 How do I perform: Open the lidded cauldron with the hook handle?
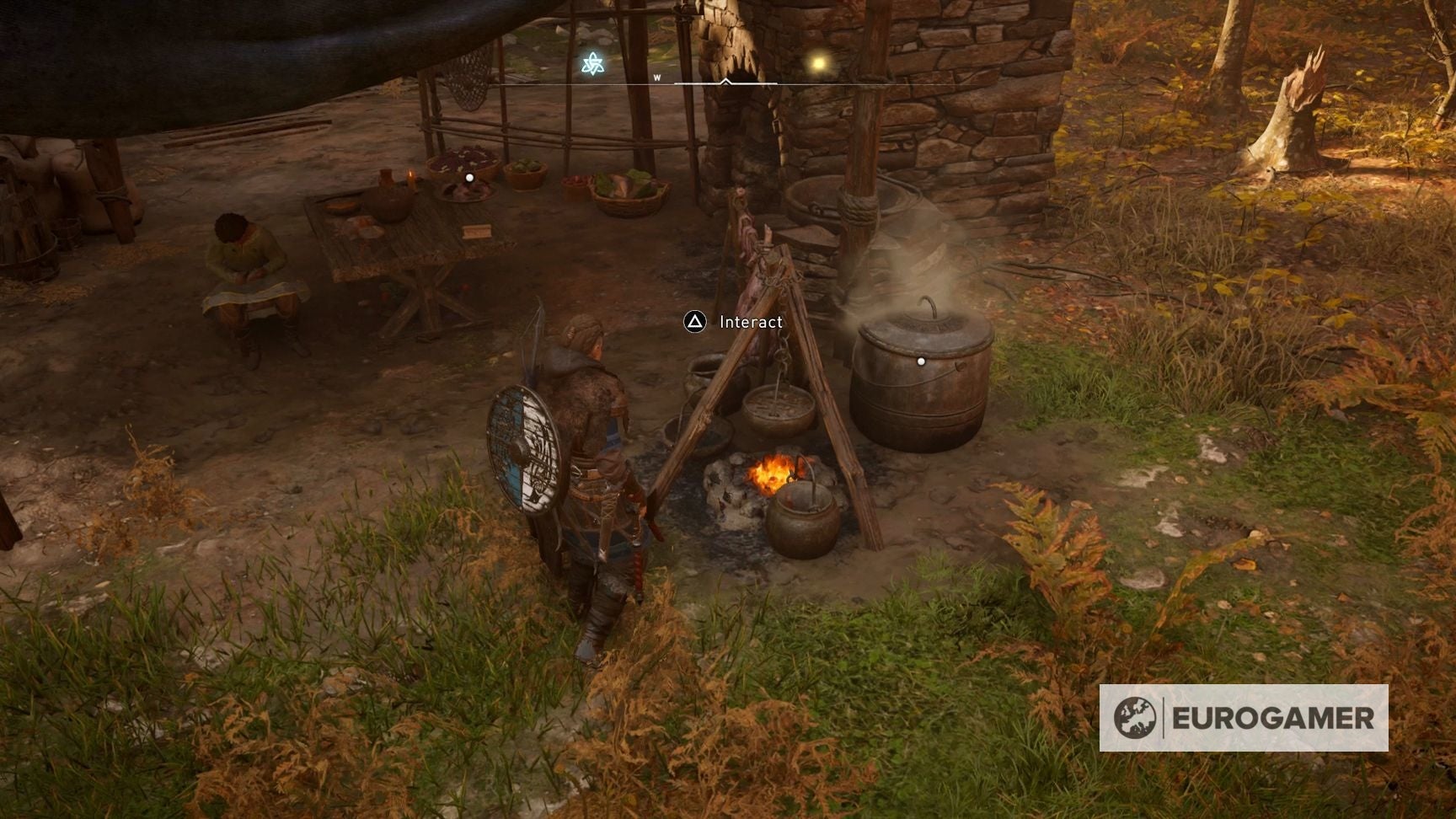click(923, 379)
